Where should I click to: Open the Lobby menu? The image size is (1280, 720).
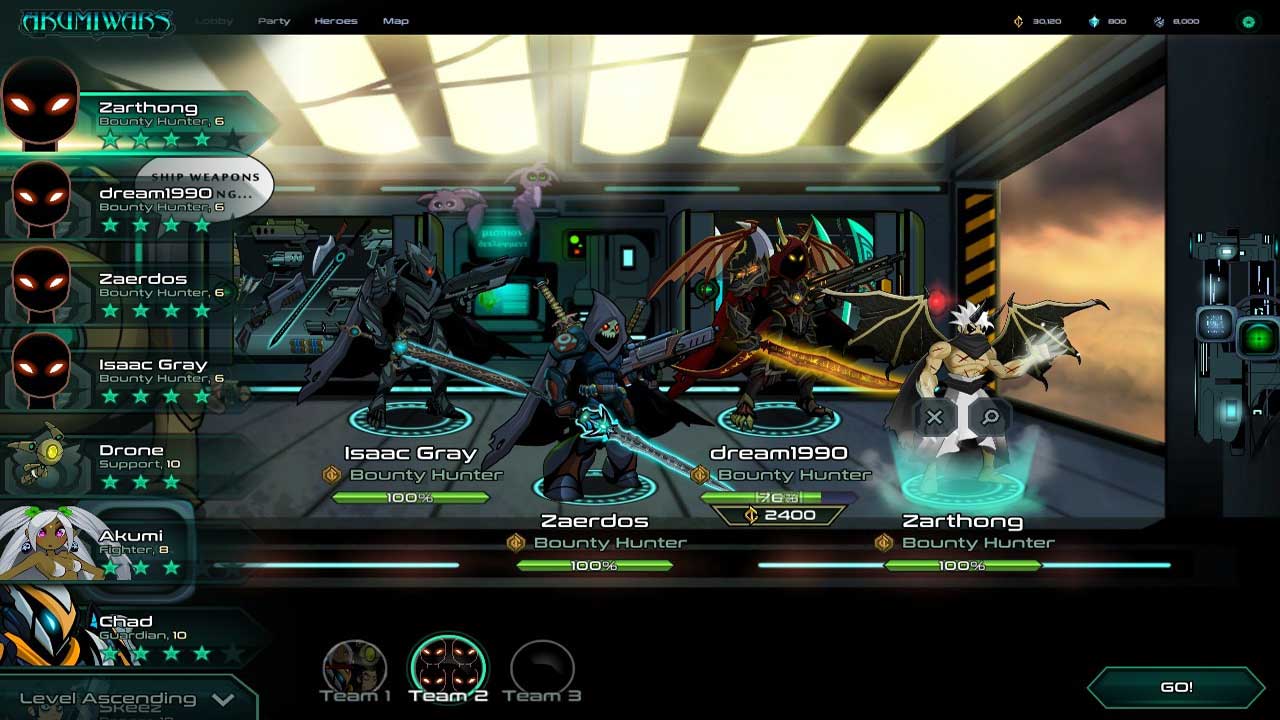point(214,21)
